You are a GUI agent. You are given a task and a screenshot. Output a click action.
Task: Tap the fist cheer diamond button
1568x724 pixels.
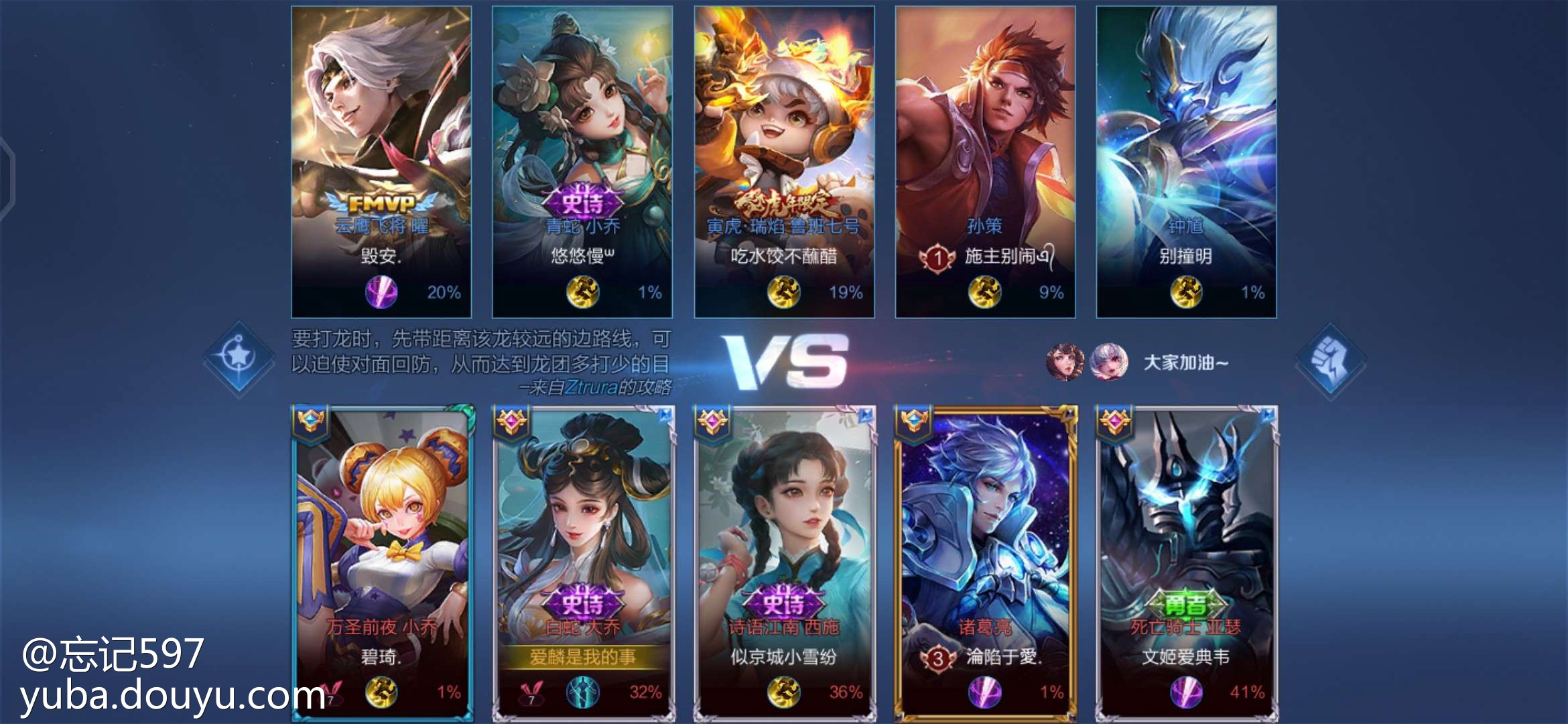click(x=1330, y=361)
